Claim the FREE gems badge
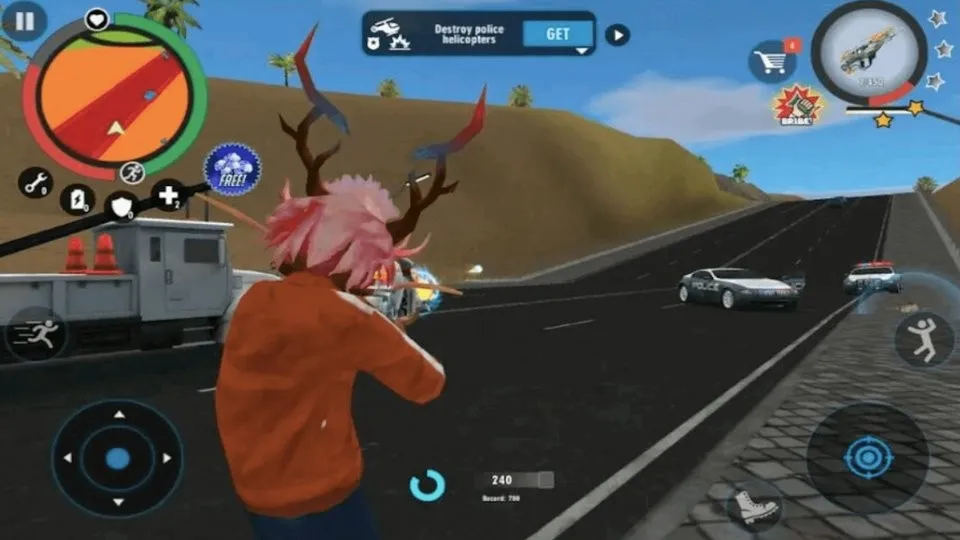Image resolution: width=960 pixels, height=540 pixels. point(232,169)
